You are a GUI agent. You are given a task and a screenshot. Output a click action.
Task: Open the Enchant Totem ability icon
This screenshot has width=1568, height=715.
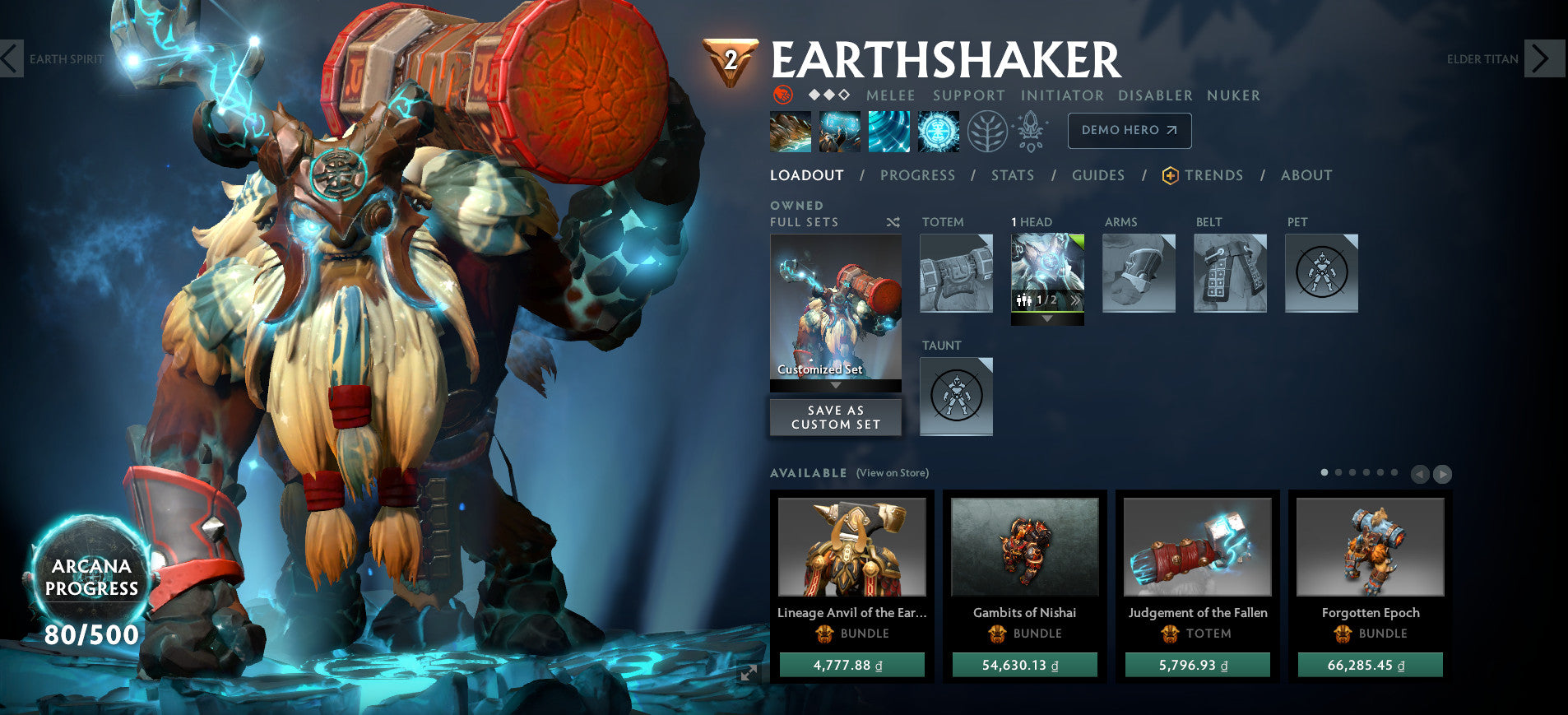click(841, 131)
